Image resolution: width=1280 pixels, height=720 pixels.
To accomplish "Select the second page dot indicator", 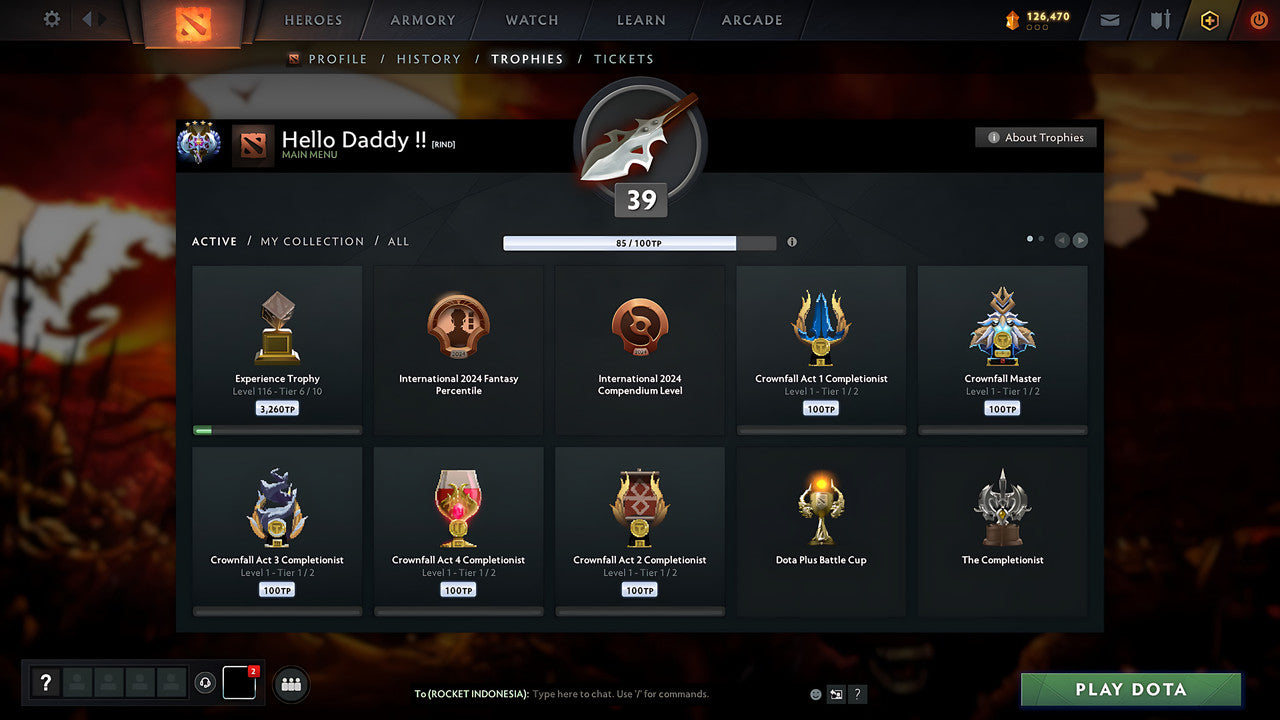I will [1041, 239].
